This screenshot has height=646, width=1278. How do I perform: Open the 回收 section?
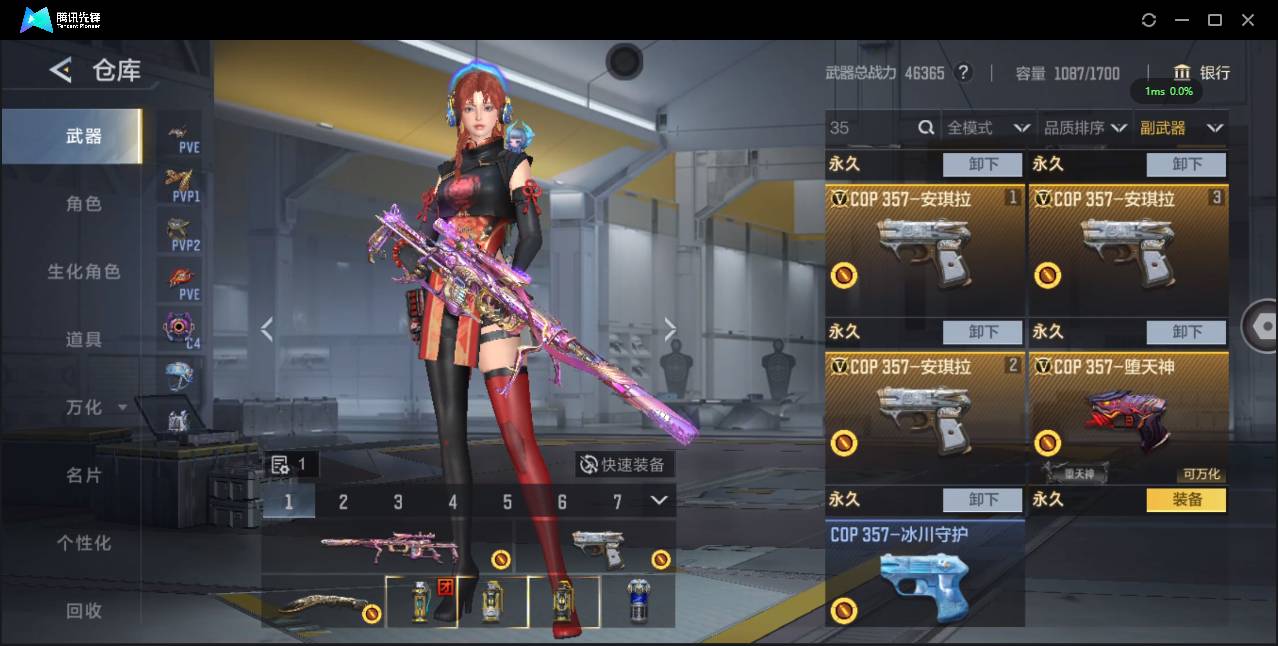pyautogui.click(x=84, y=611)
